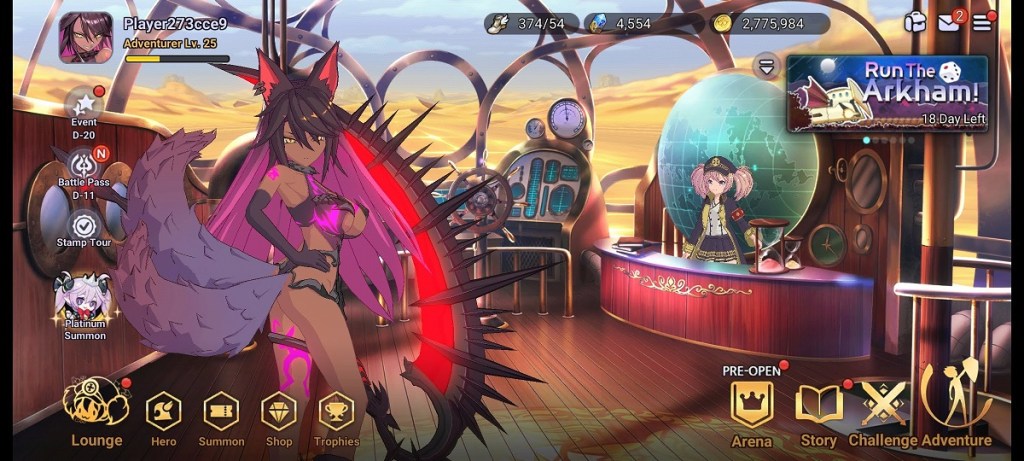Image resolution: width=1024 pixels, height=461 pixels.
Task: Open the mailbox with 2 notifications
Action: tap(949, 23)
